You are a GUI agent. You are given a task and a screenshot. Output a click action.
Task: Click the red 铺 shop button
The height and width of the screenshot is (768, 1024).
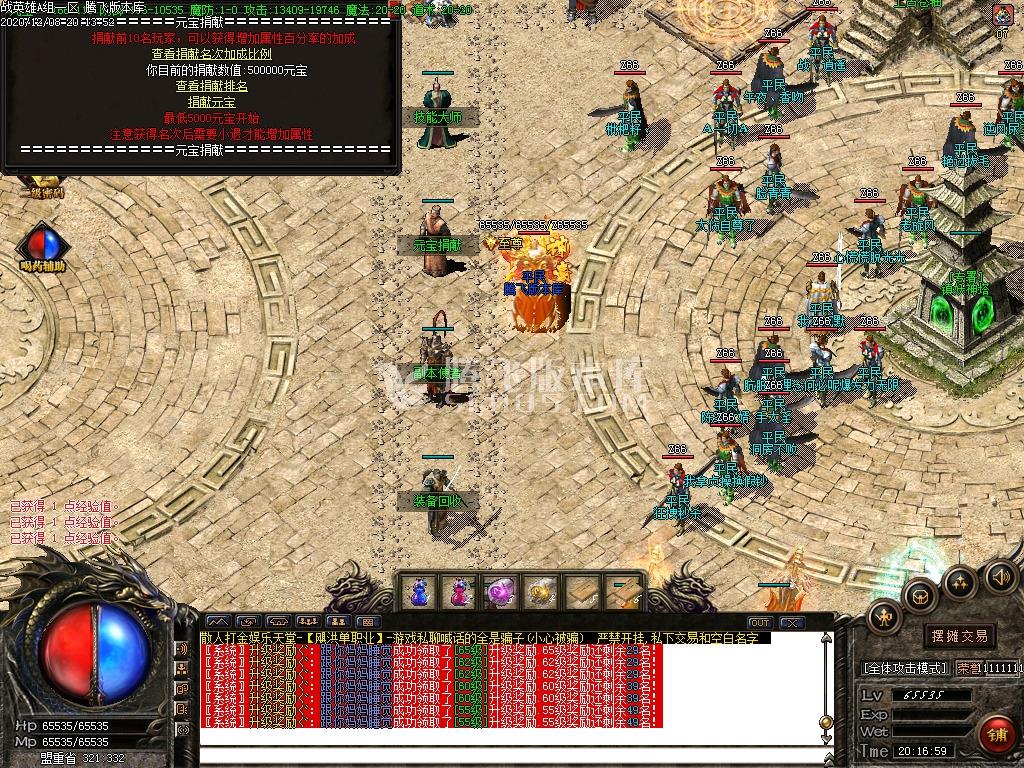(x=994, y=734)
